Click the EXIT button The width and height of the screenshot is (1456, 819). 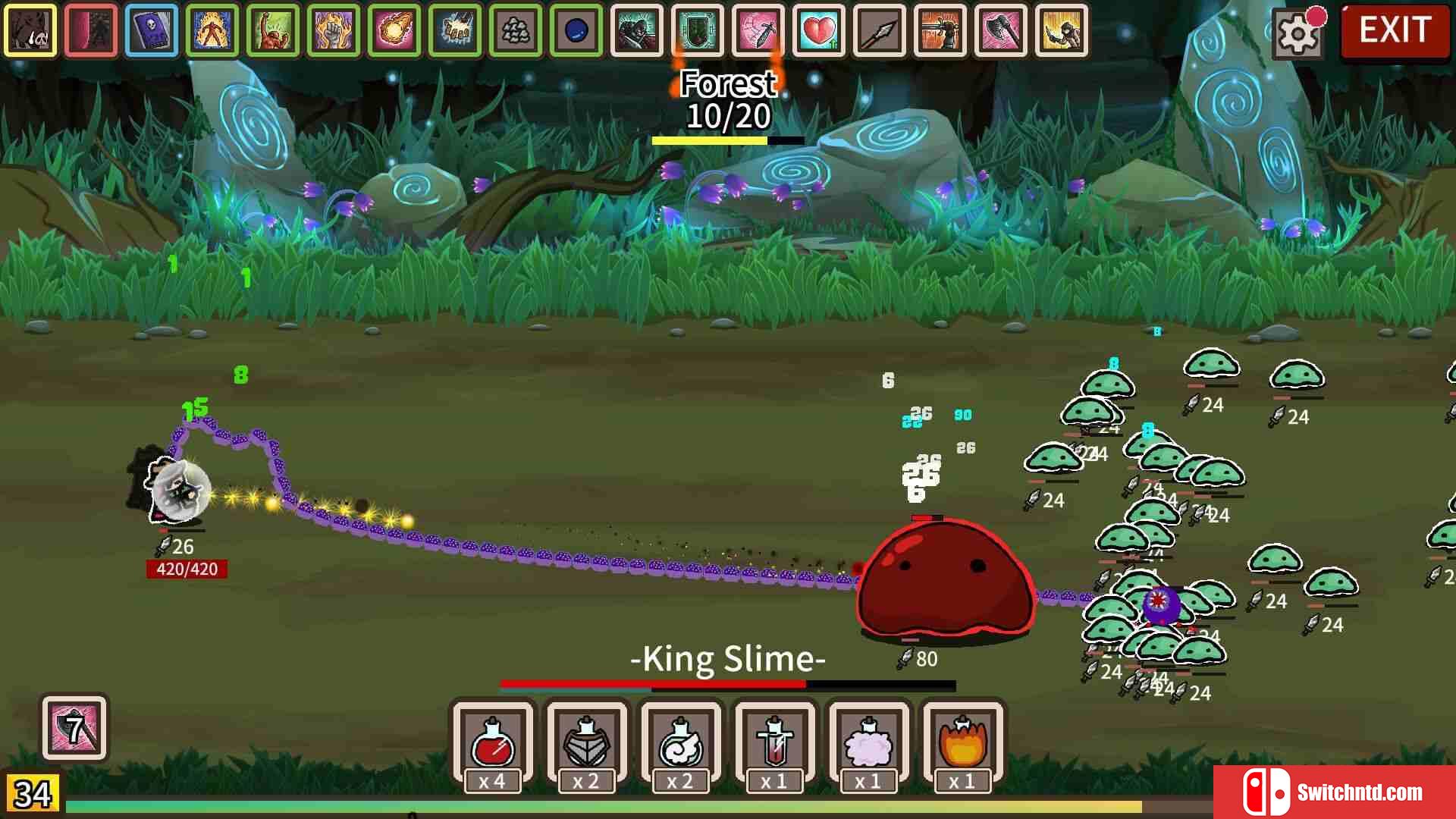pos(1395,31)
